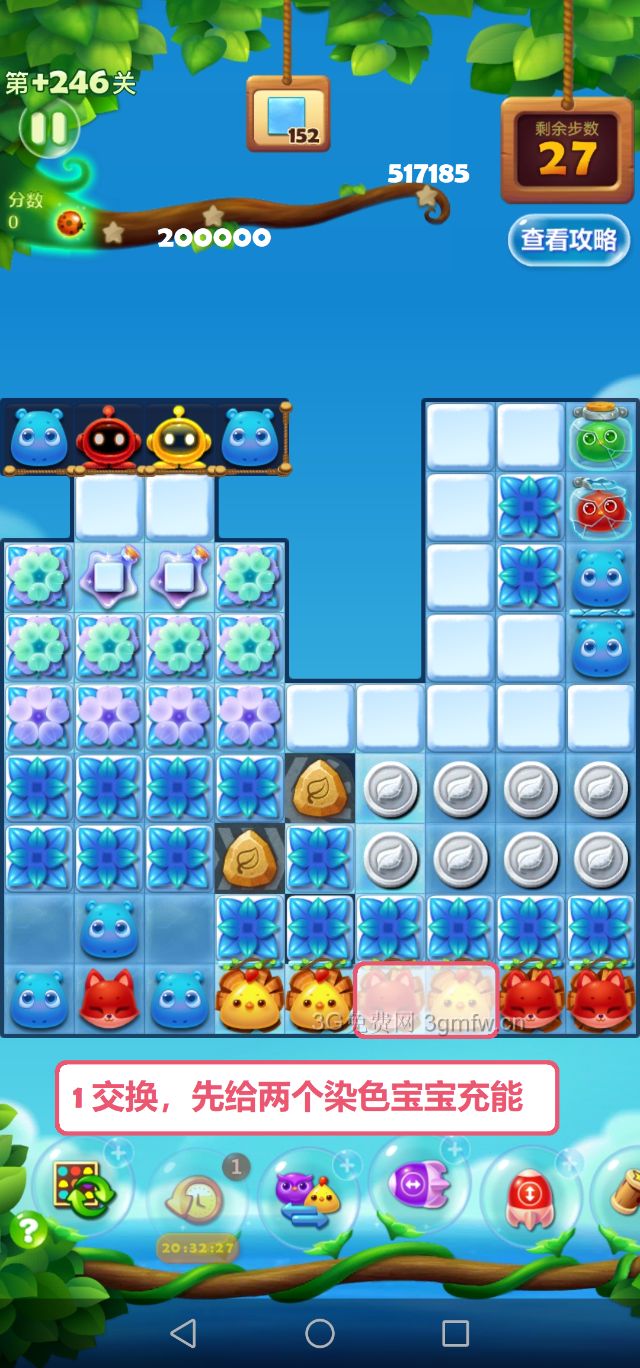Open help with the green question mark

28,1230
